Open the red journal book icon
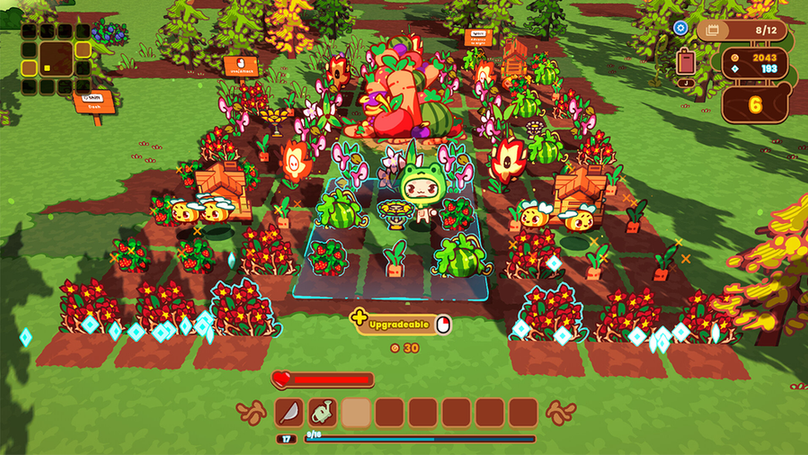 coord(686,61)
